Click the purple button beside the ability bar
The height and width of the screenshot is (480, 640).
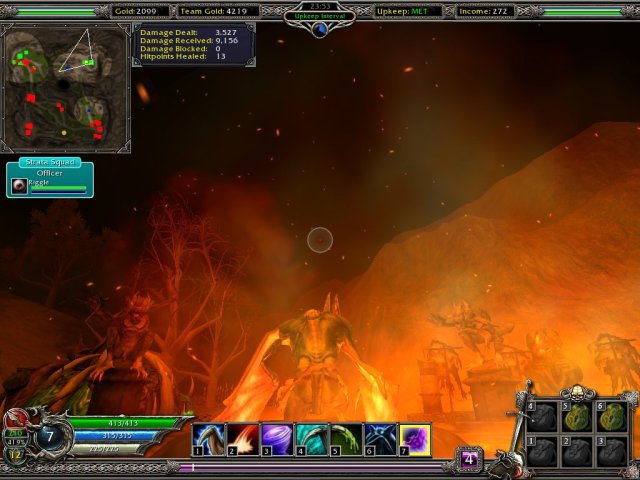pos(470,459)
